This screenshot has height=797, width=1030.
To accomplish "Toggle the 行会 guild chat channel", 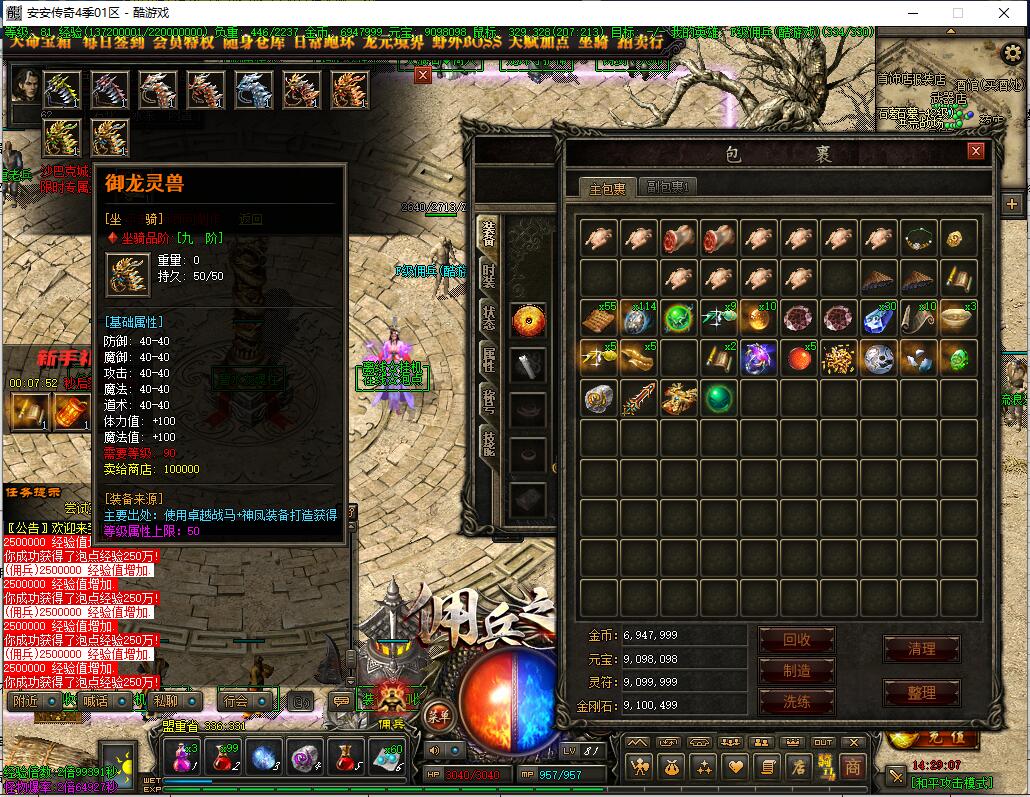I will [x=235, y=701].
